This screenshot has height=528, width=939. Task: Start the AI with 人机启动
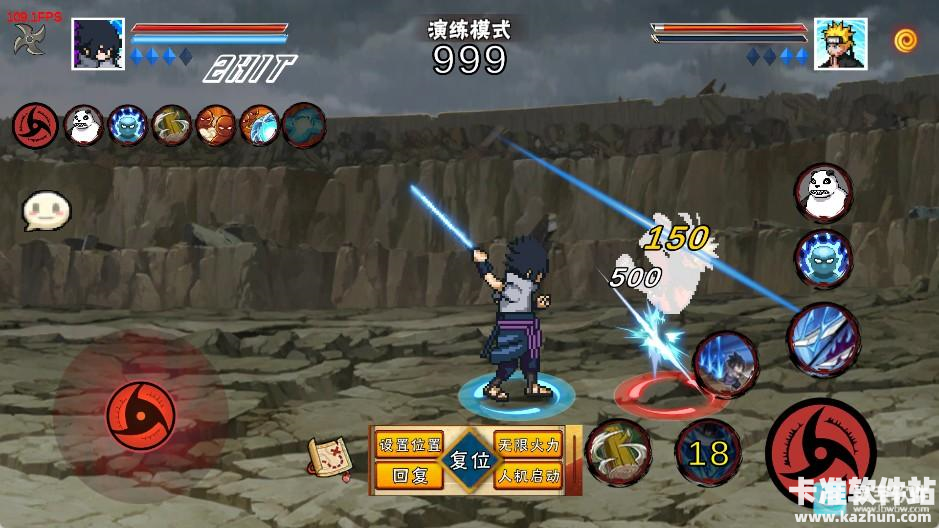[529, 476]
